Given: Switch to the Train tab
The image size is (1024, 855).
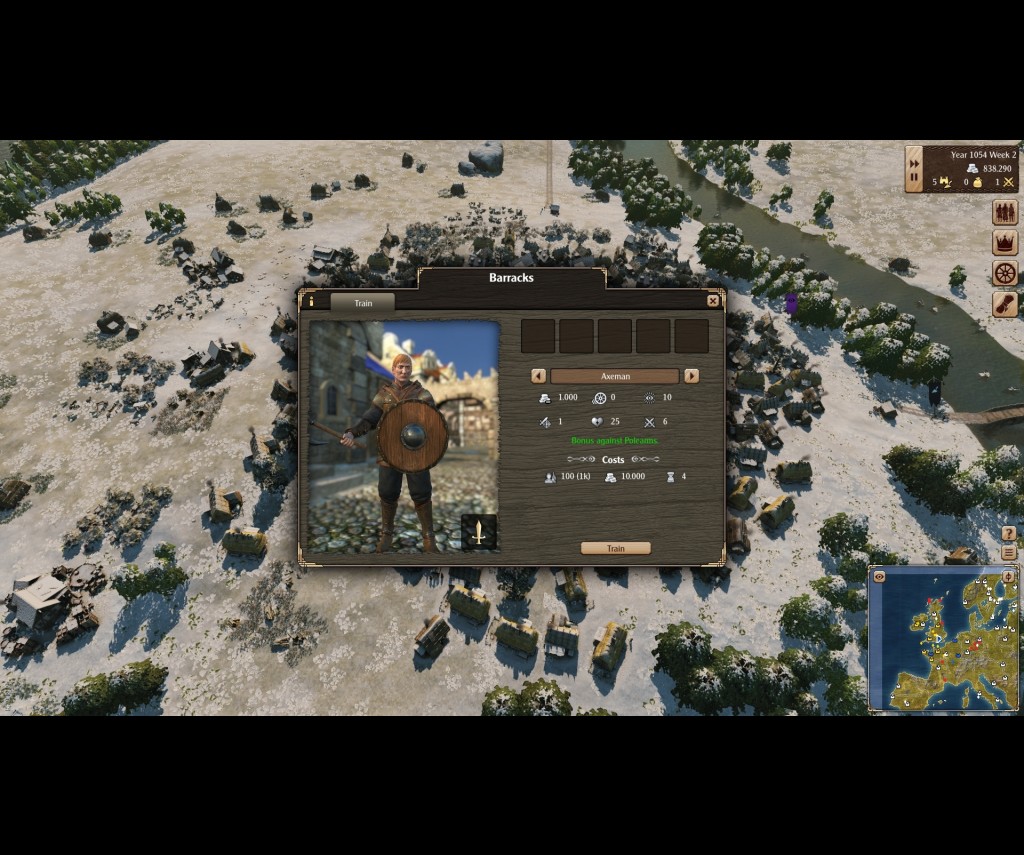Looking at the screenshot, I should 362,303.
